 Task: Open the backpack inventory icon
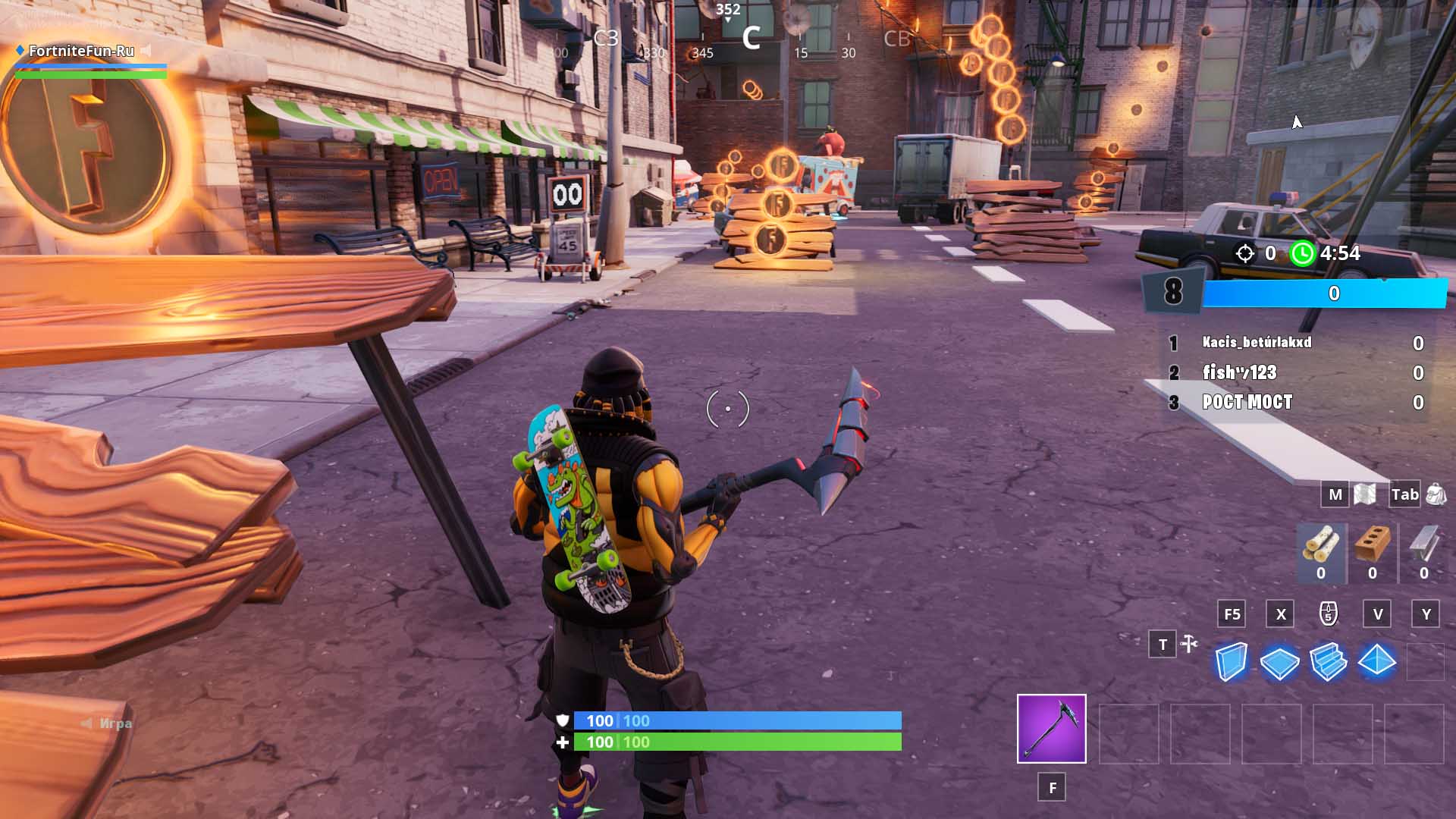[1436, 494]
